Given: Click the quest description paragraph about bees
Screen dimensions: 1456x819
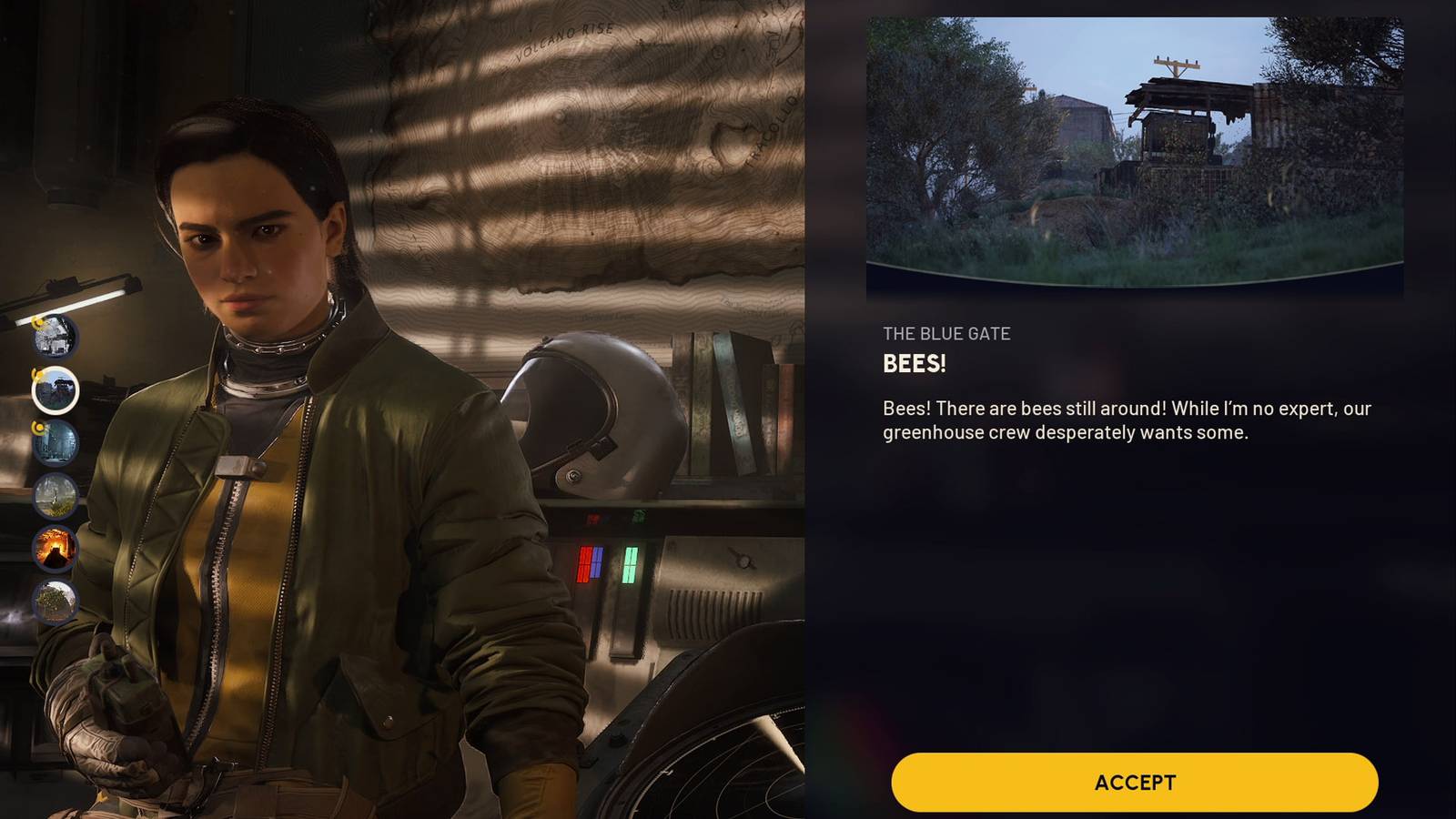Looking at the screenshot, I should 1092,423.
